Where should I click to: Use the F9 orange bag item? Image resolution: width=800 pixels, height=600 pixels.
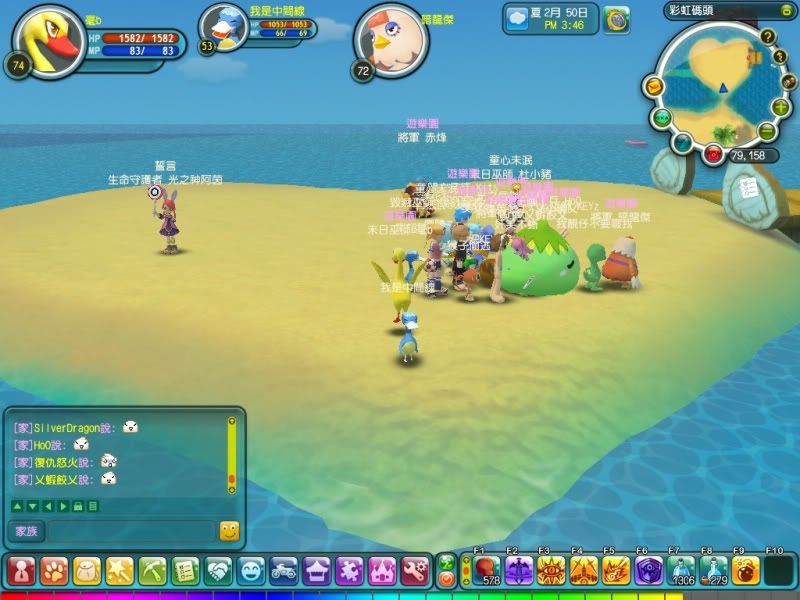click(746, 571)
